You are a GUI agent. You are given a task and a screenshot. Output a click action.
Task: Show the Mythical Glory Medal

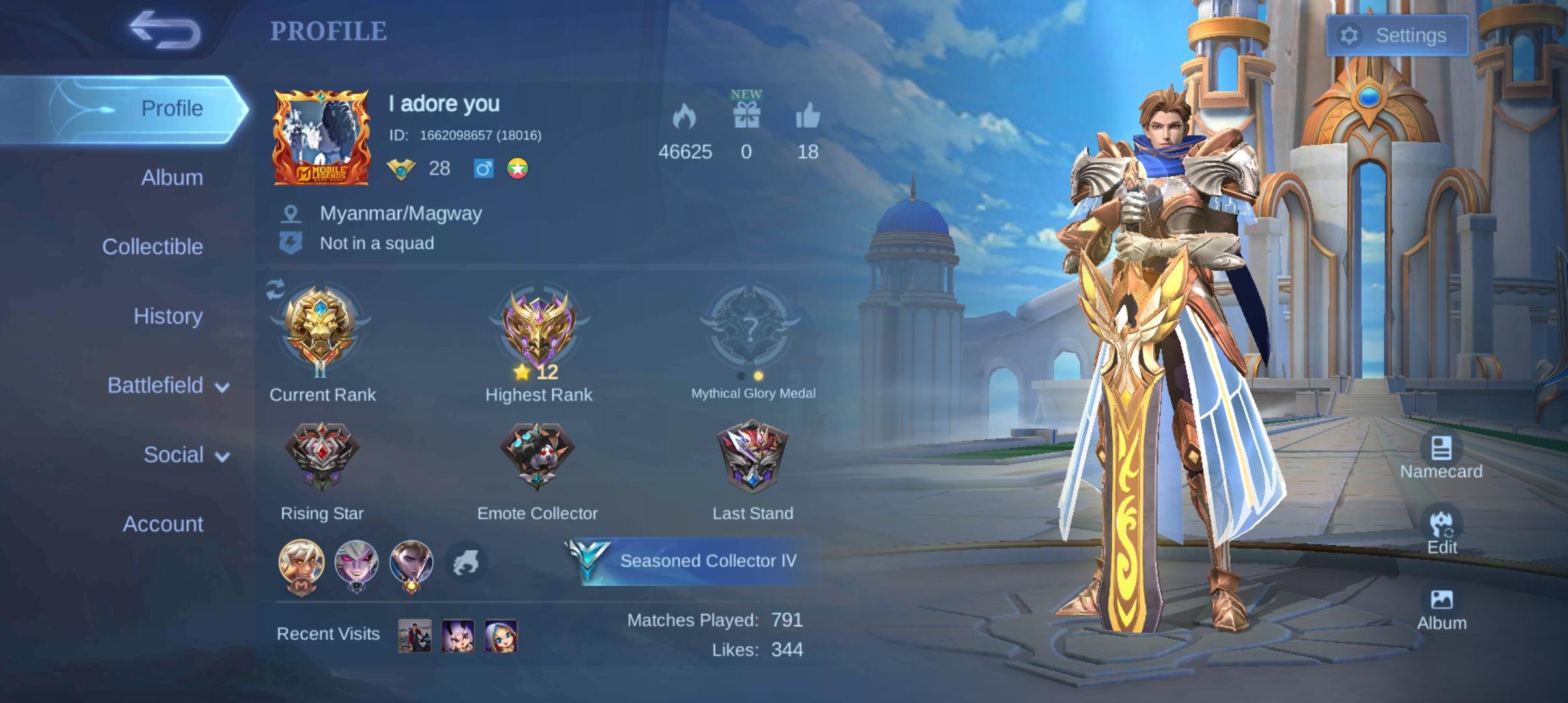tap(751, 325)
